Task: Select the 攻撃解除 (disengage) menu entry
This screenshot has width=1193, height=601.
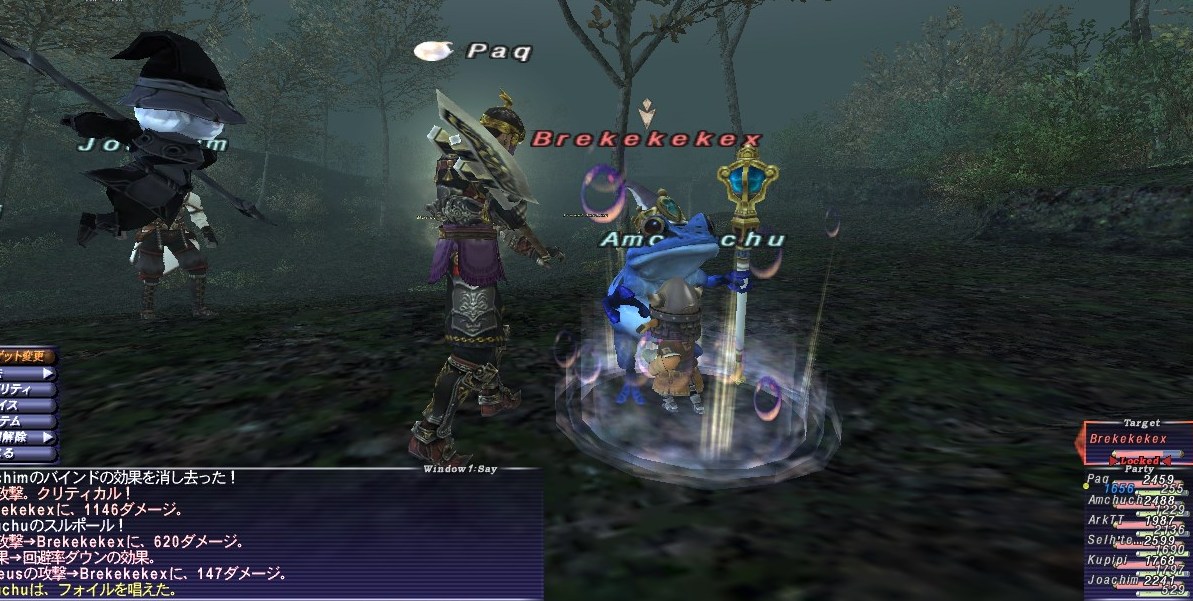Action: coord(27,437)
